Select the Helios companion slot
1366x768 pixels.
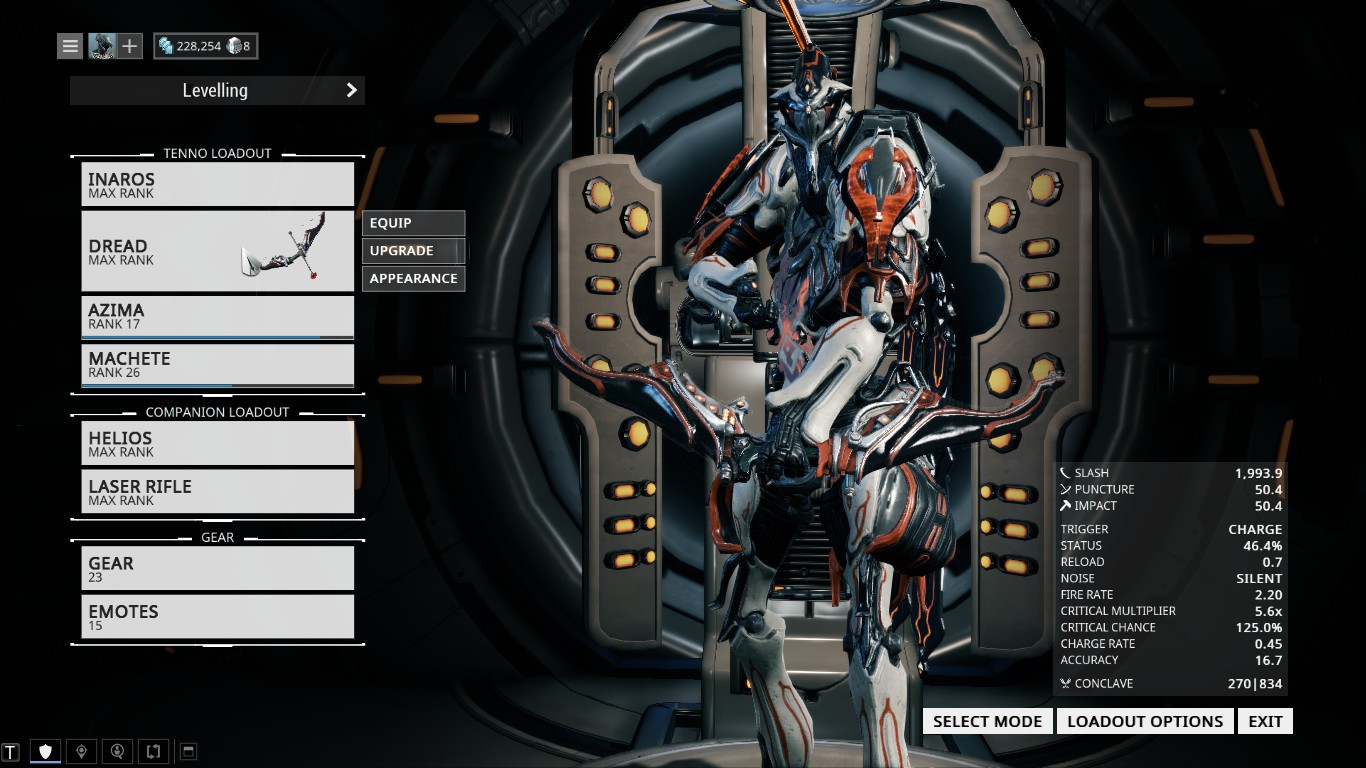coord(217,443)
